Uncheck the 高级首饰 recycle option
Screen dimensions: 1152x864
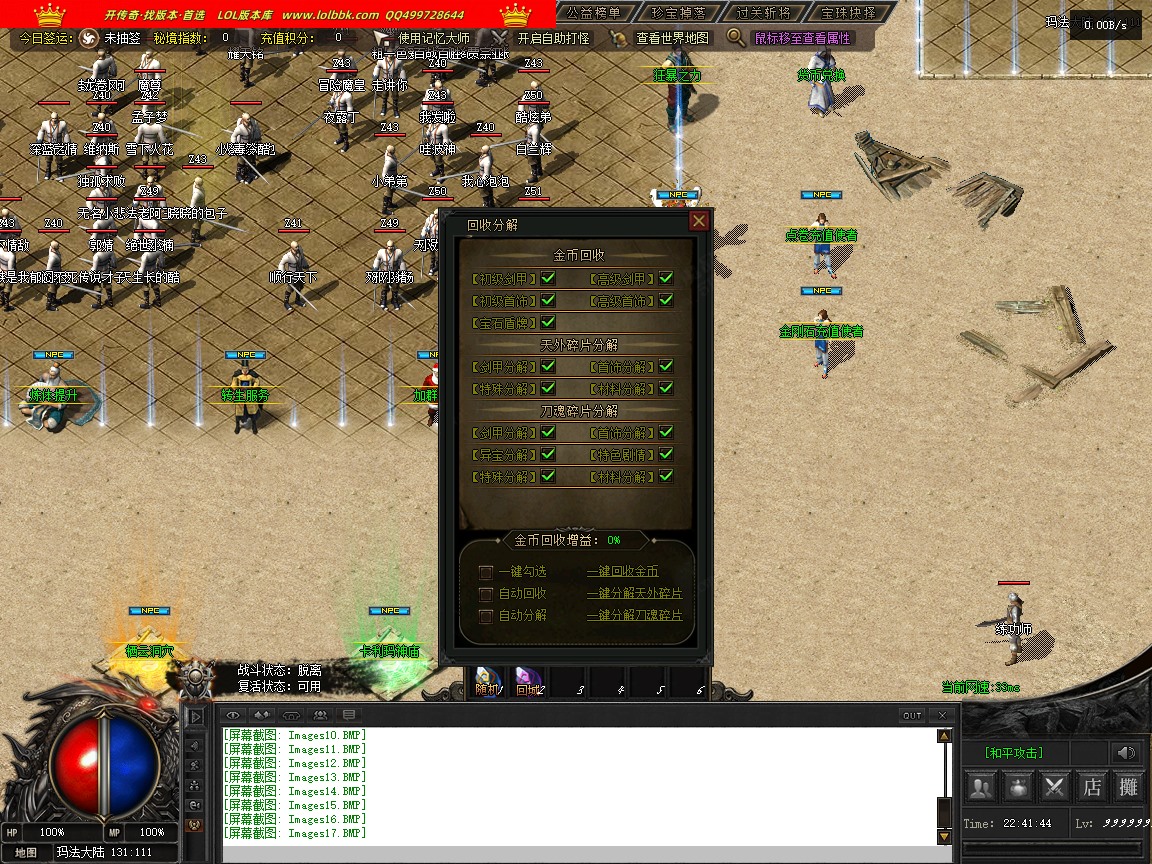click(x=666, y=300)
